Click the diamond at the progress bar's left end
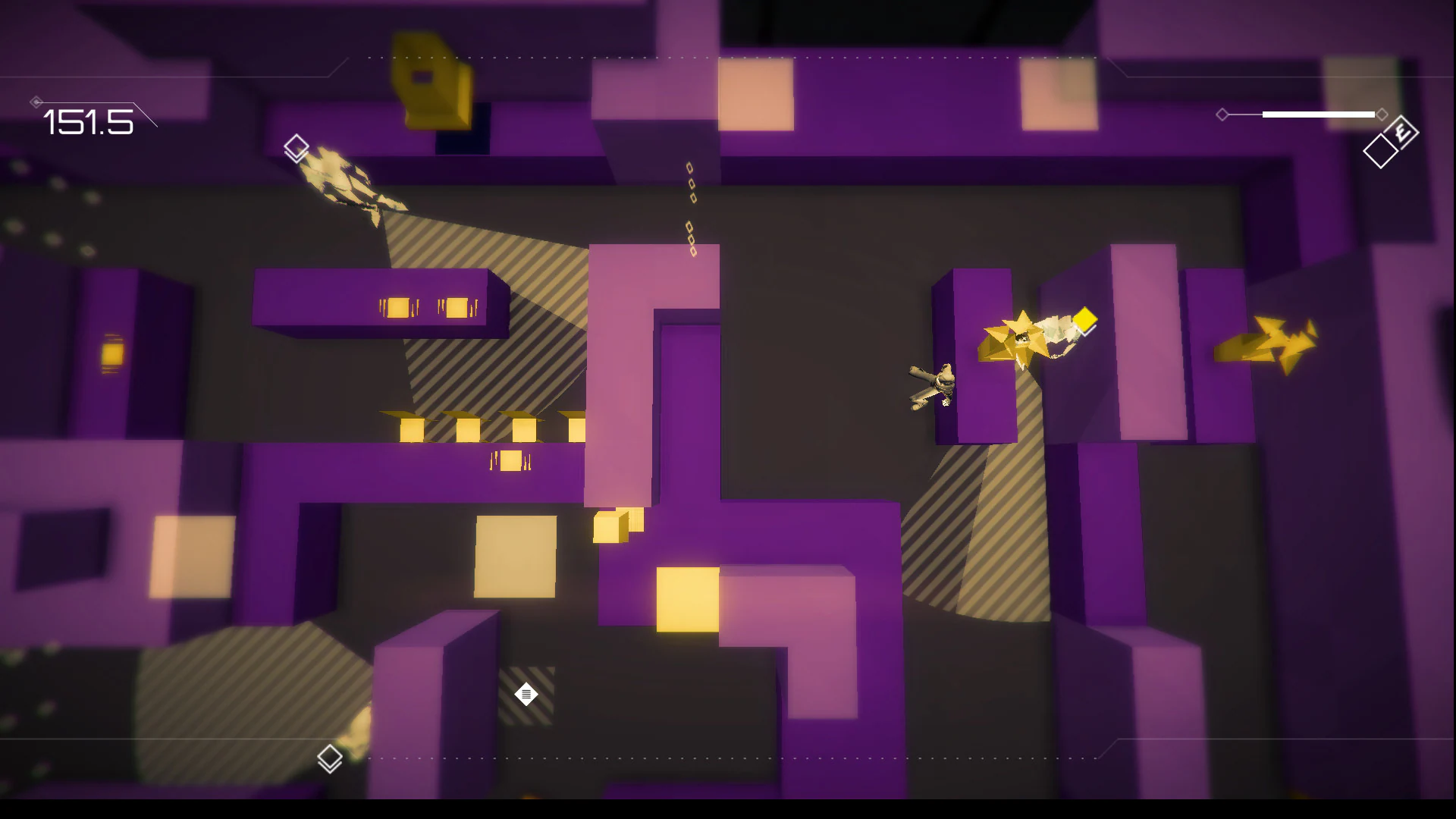 [x=1224, y=115]
